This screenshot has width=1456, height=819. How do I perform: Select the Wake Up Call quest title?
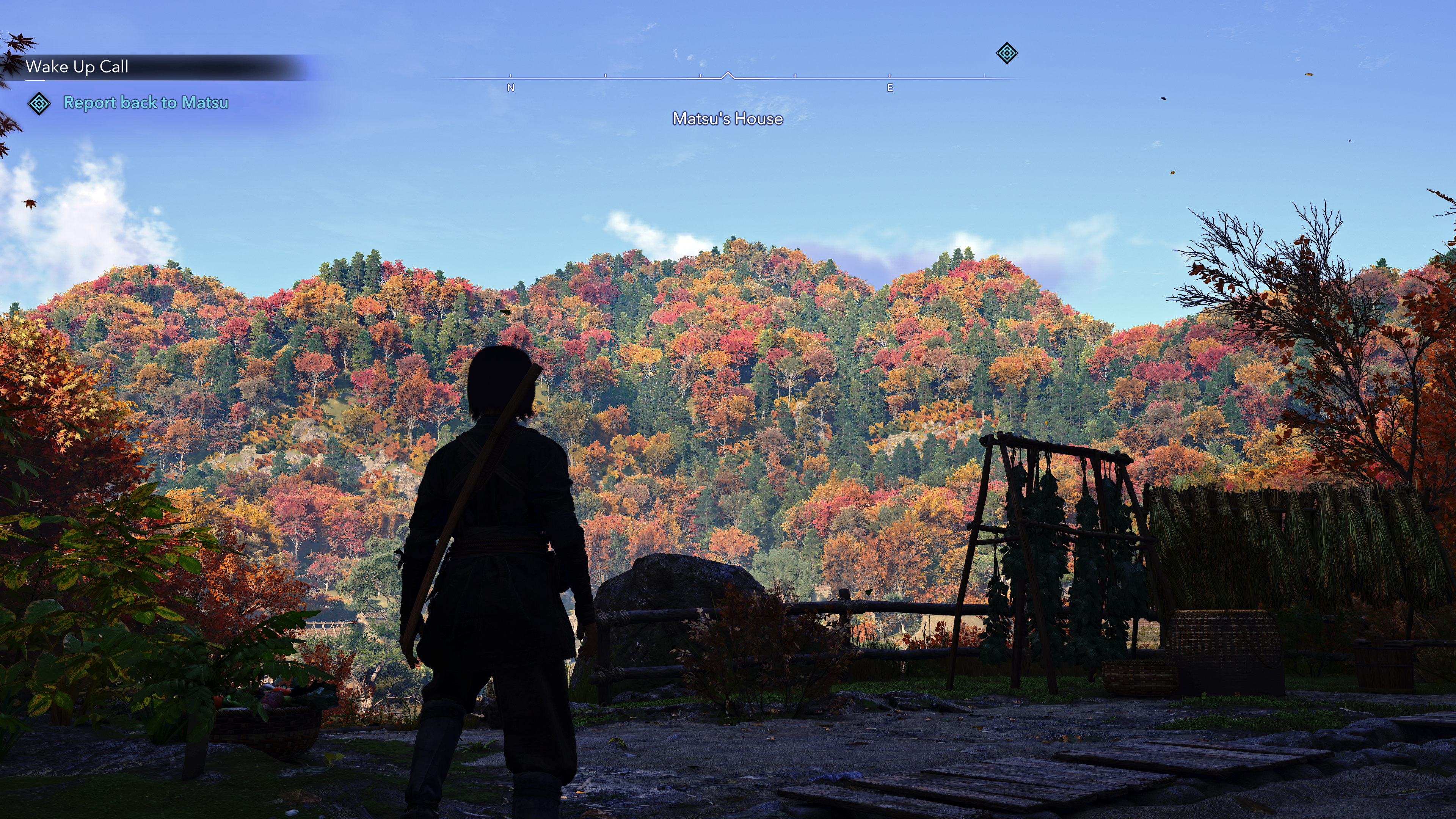click(77, 67)
